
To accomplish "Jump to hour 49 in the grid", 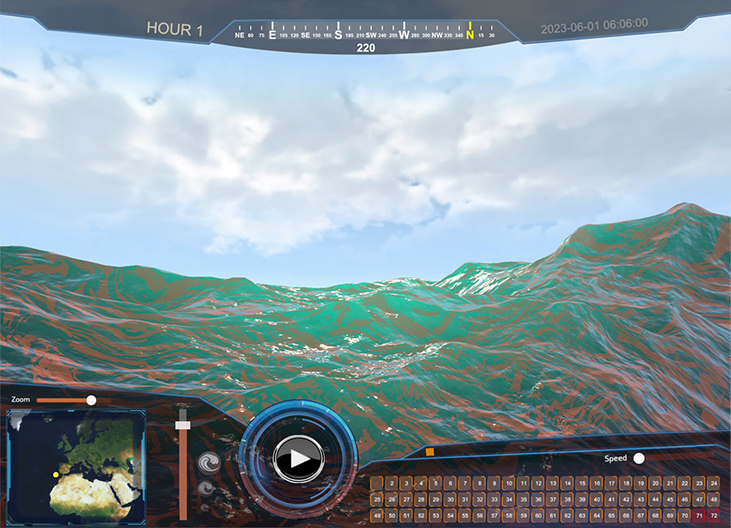I will point(377,515).
